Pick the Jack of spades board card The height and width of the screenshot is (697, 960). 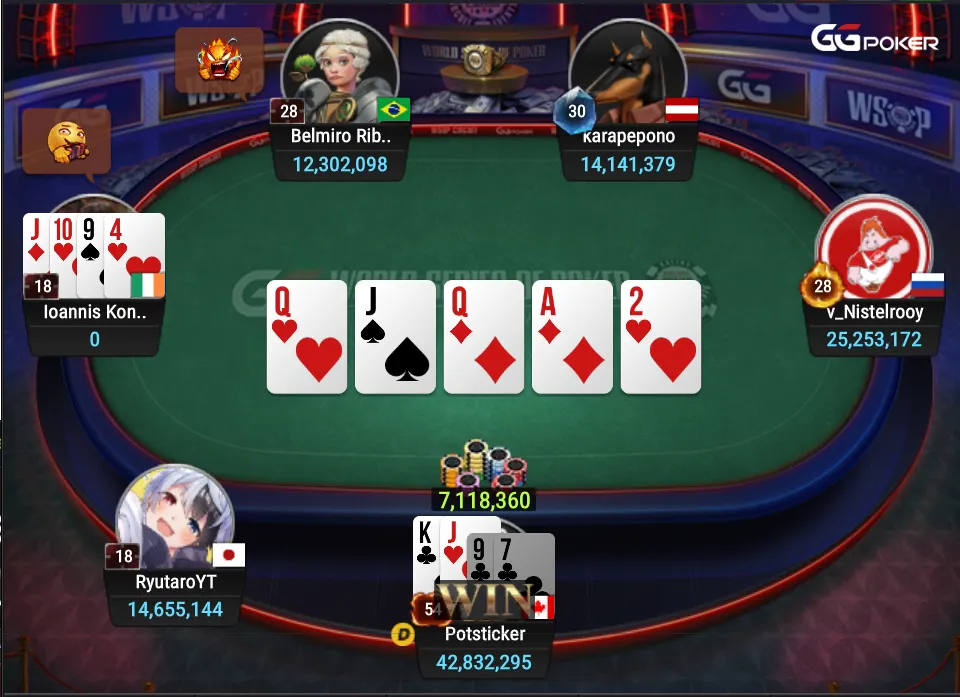point(395,337)
